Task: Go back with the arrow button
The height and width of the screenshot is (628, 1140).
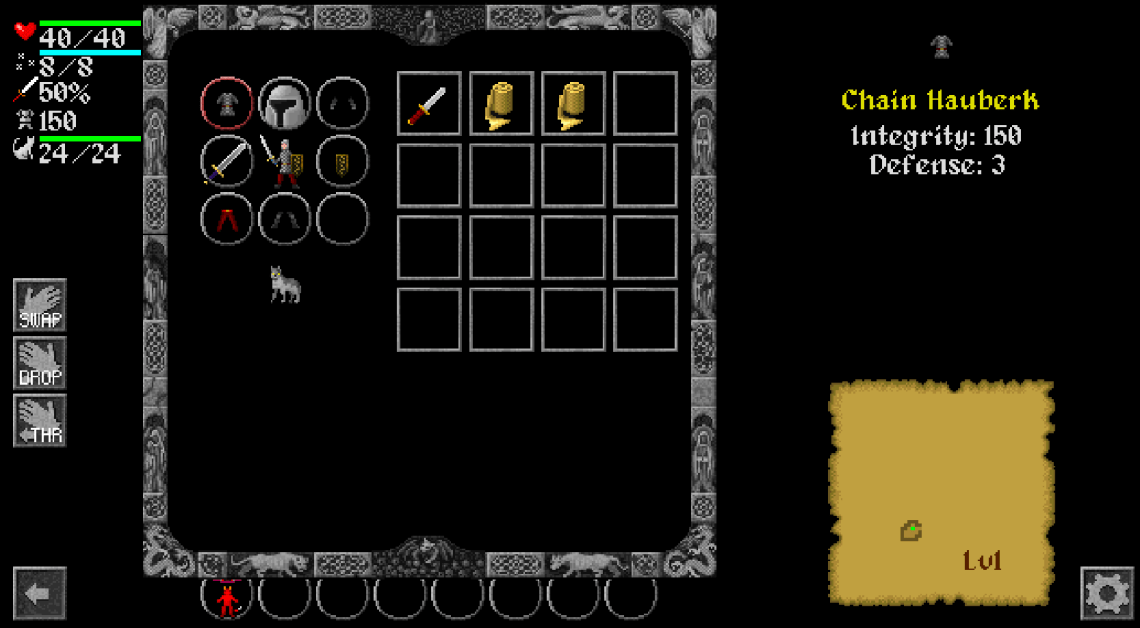Action: pyautogui.click(x=40, y=594)
